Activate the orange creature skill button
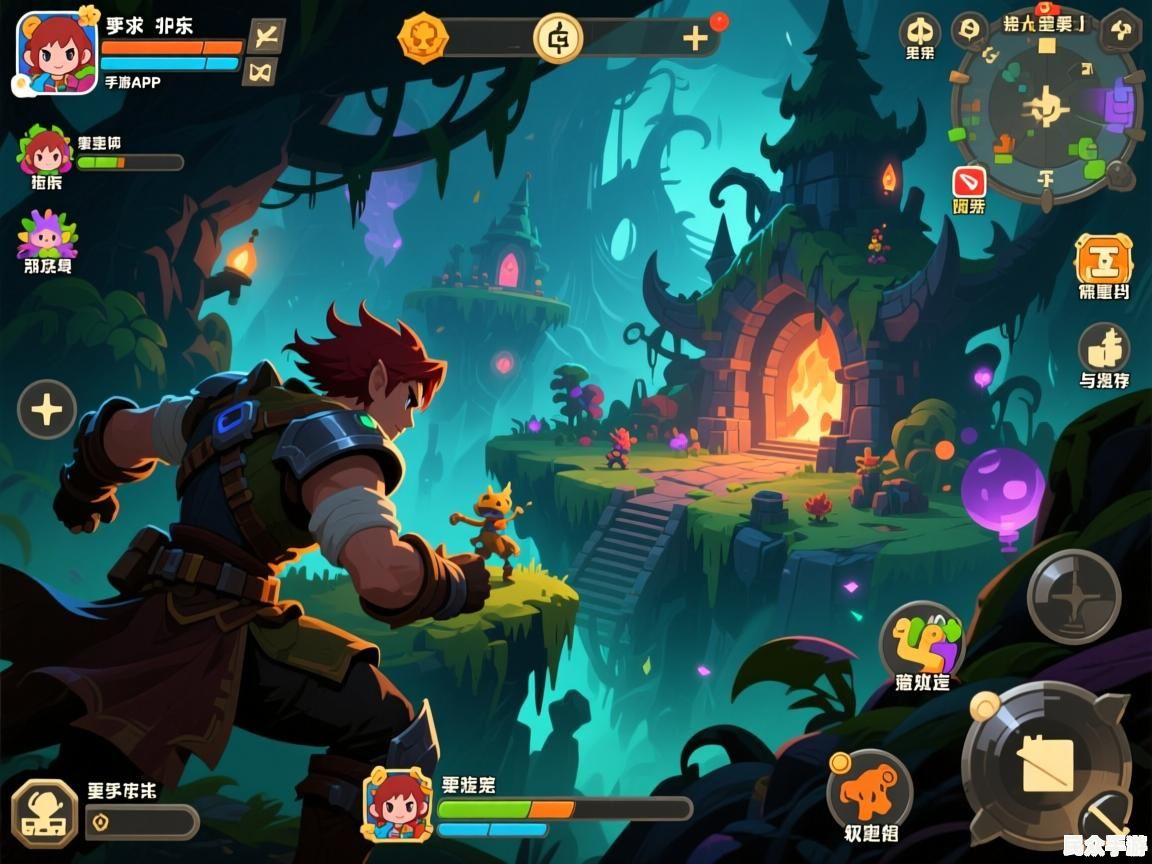 point(869,790)
